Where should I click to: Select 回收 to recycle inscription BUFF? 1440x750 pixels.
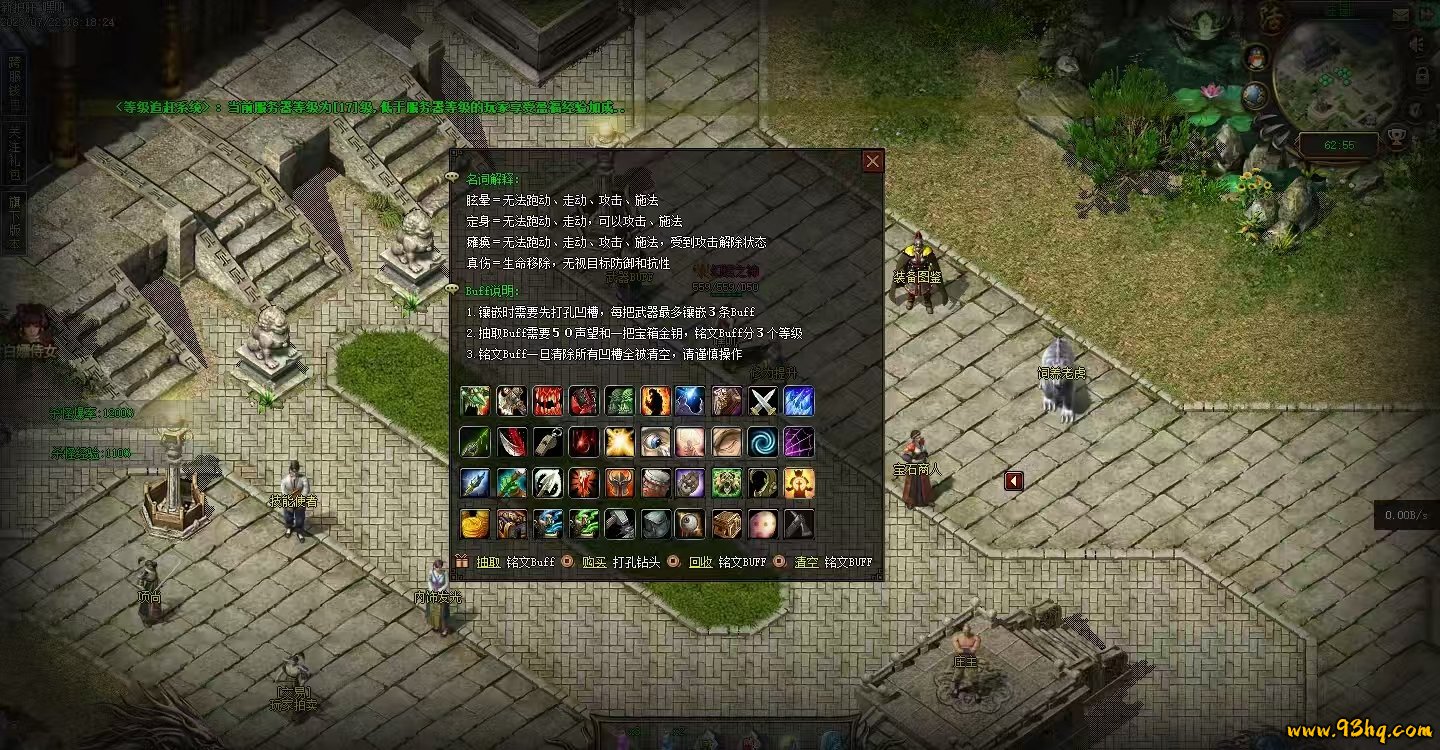point(700,562)
